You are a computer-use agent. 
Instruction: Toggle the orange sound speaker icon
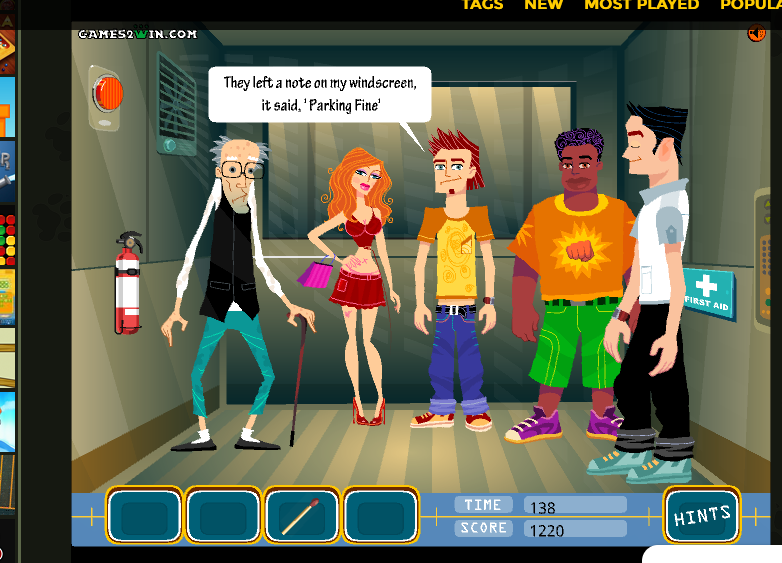tap(756, 34)
